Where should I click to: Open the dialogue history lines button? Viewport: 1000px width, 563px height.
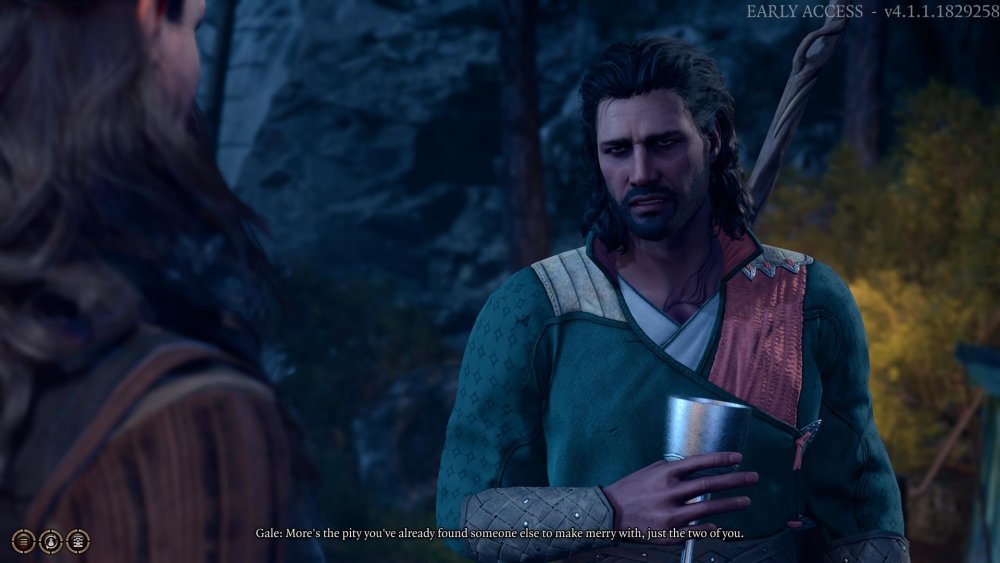(23, 541)
